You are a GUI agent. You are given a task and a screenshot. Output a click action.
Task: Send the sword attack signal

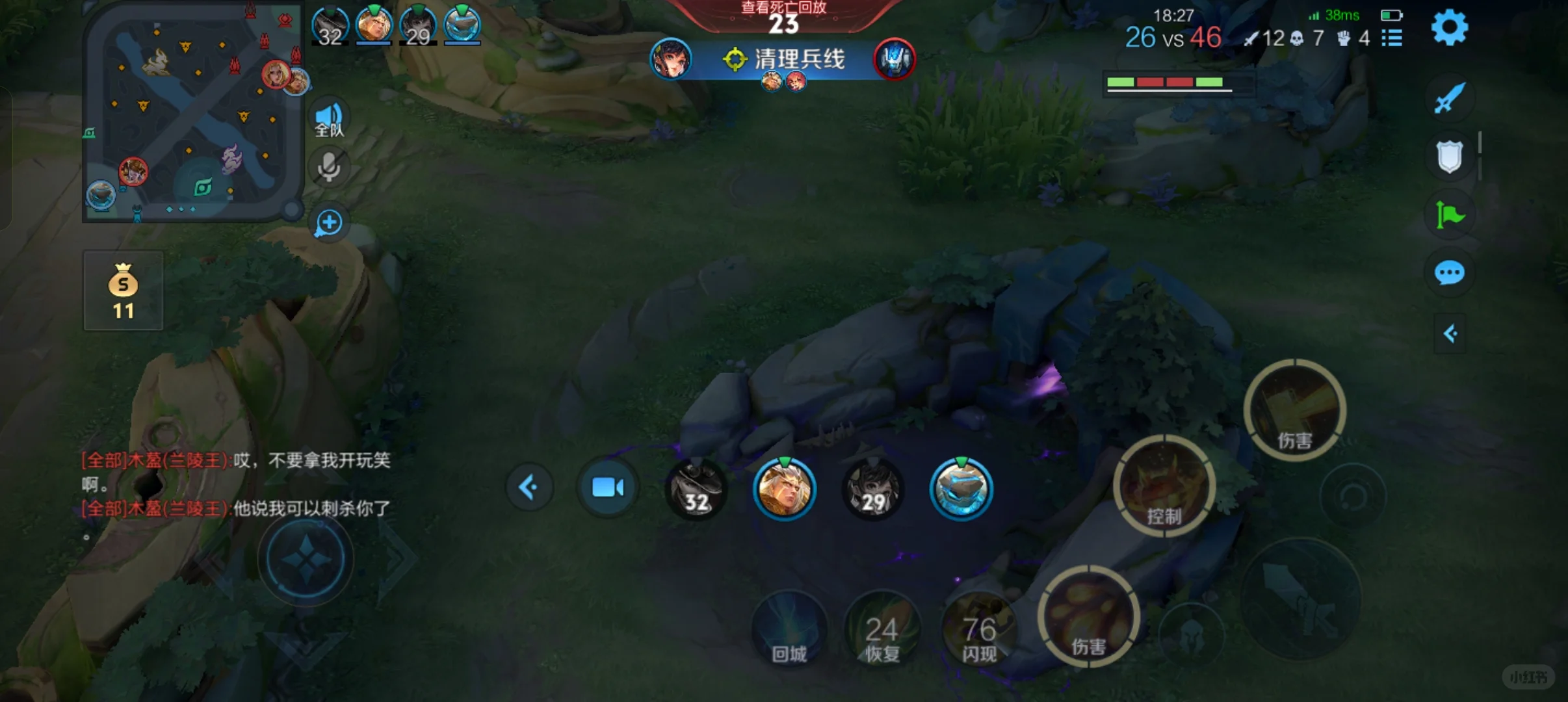(1449, 98)
